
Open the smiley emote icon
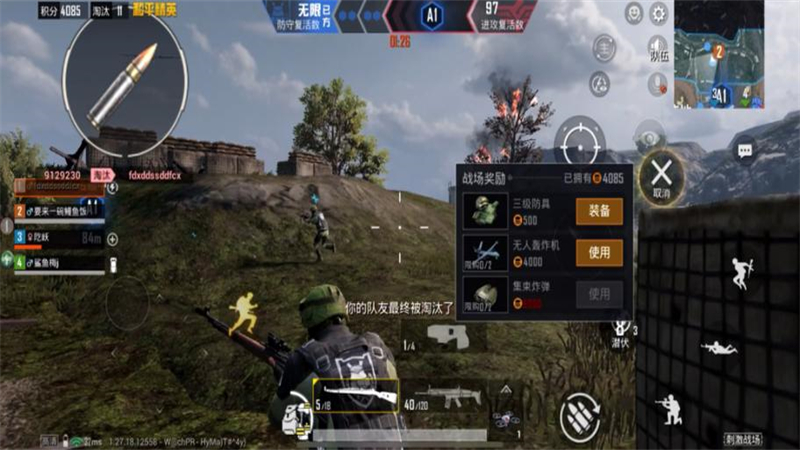coord(634,13)
